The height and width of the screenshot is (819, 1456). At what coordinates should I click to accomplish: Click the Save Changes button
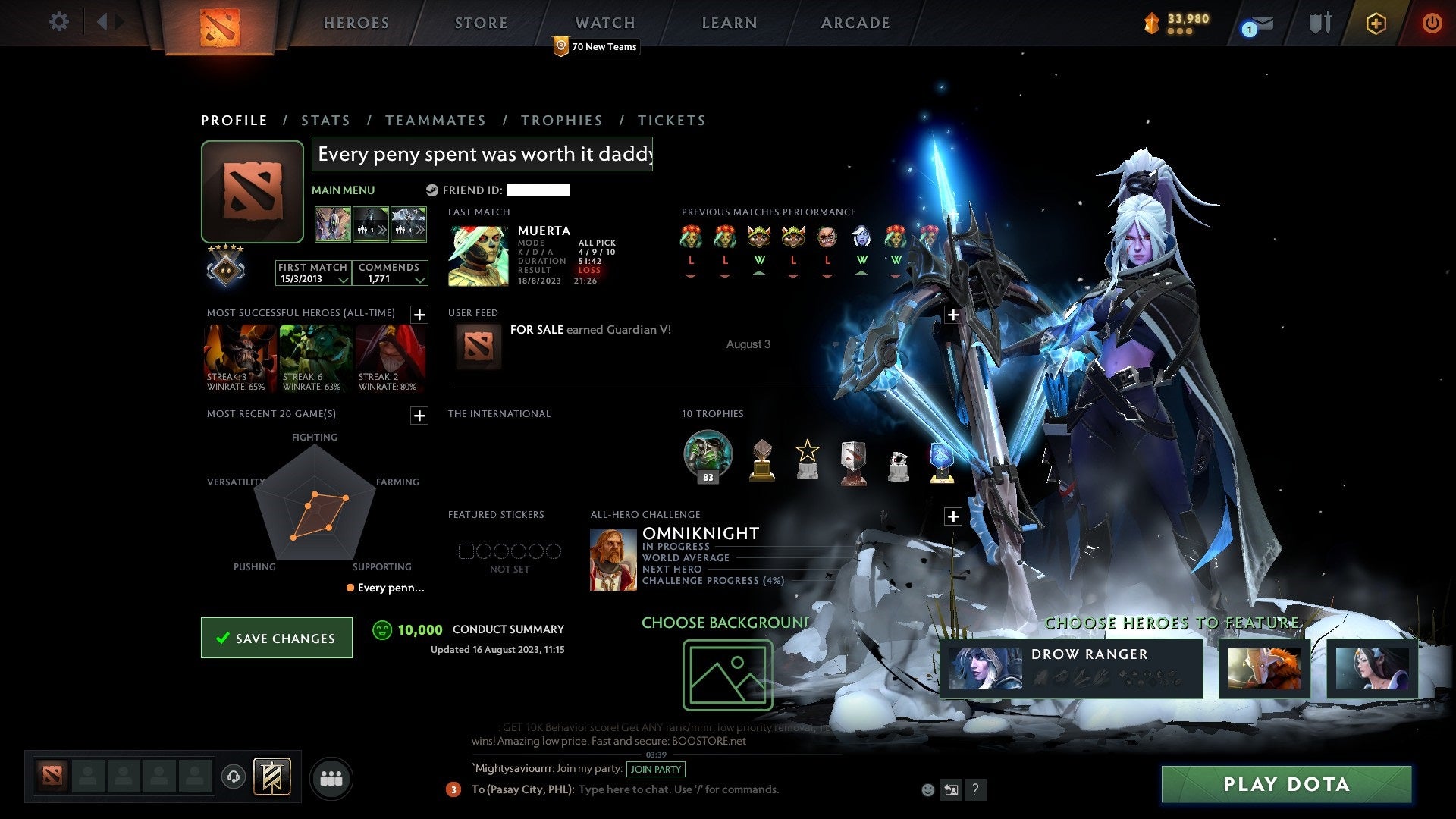click(277, 638)
